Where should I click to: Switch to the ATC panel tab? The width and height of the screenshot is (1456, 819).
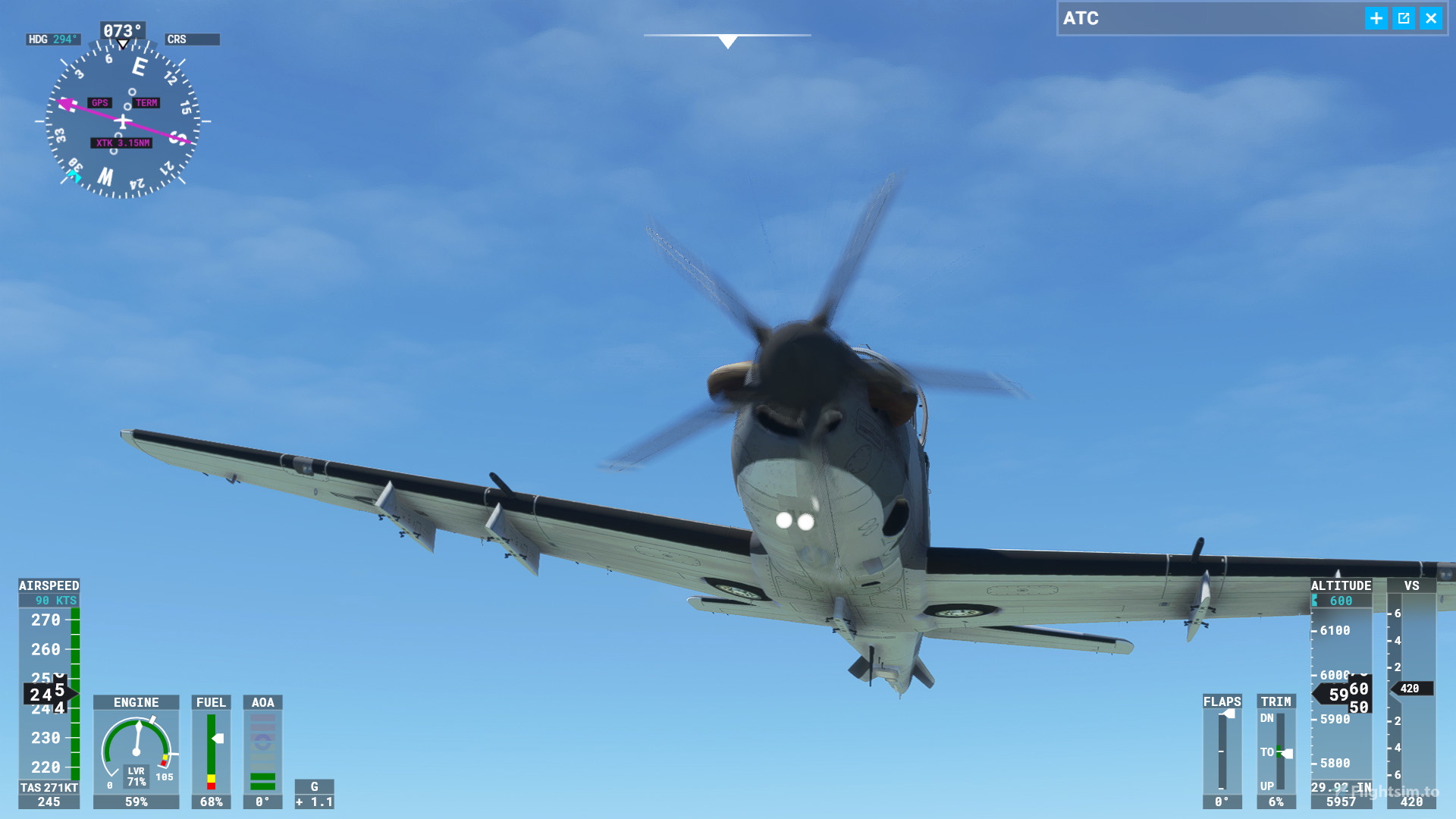click(x=1080, y=18)
